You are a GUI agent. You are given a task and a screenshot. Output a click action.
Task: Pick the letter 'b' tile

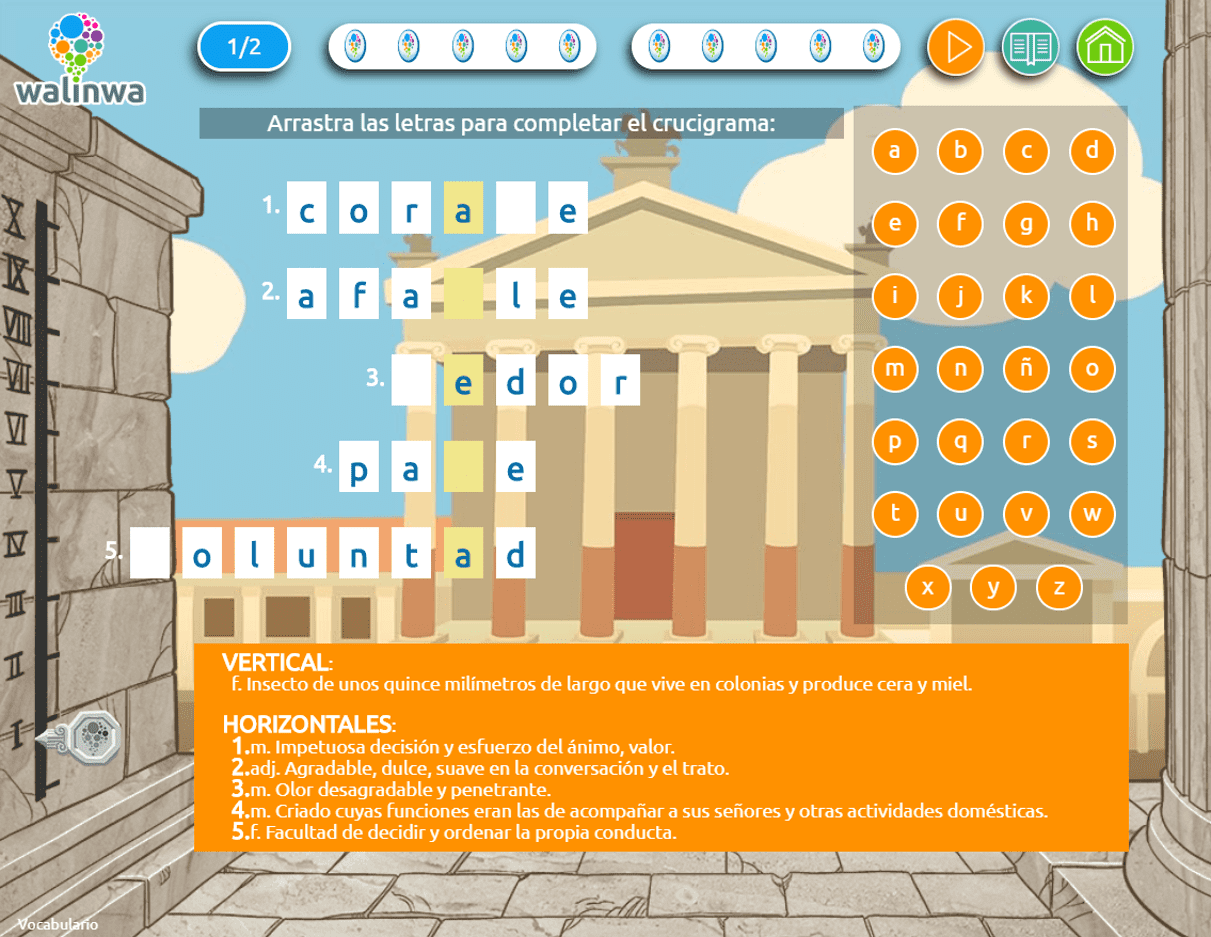point(960,151)
